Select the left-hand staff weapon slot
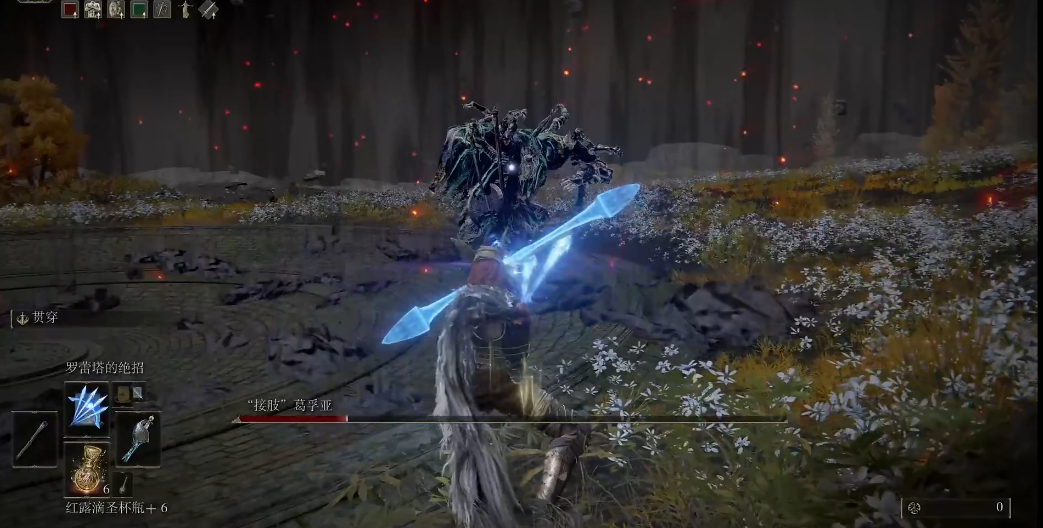This screenshot has width=1043, height=528. pyautogui.click(x=35, y=439)
